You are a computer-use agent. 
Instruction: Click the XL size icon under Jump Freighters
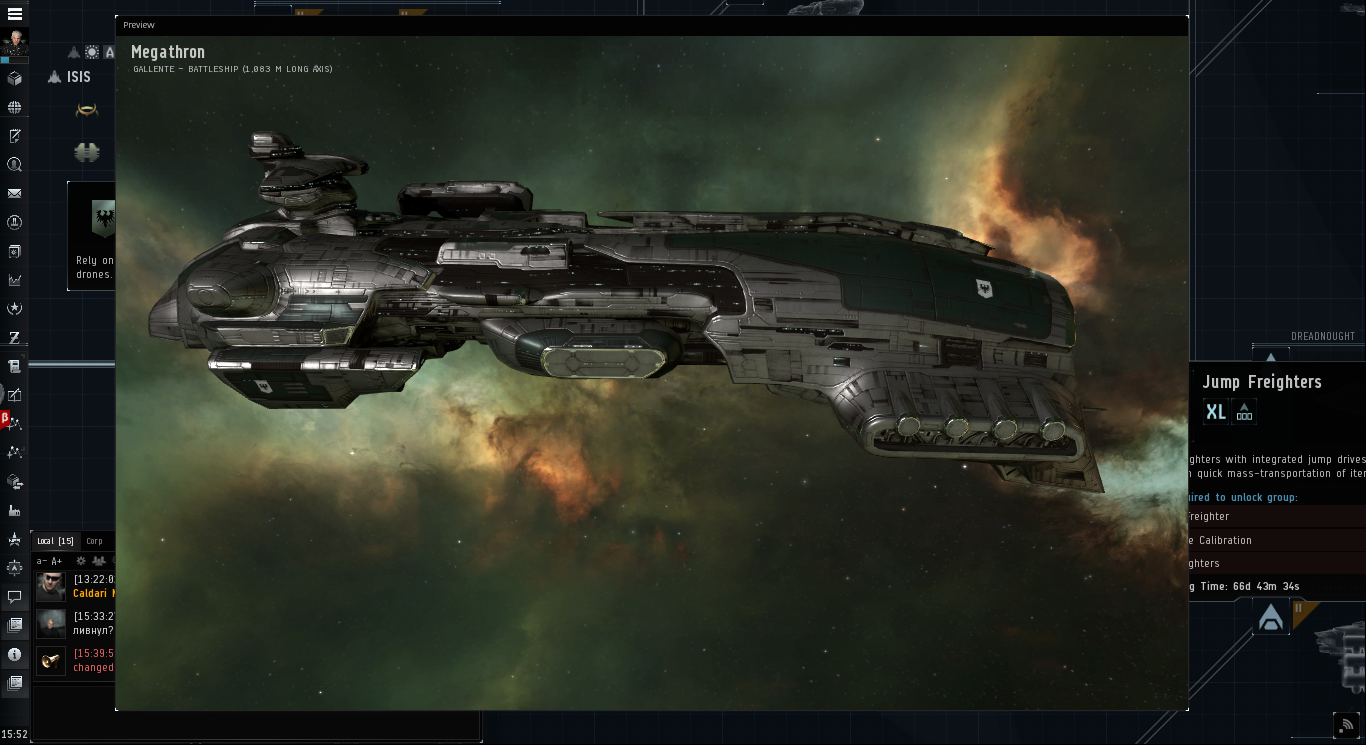(x=1215, y=411)
